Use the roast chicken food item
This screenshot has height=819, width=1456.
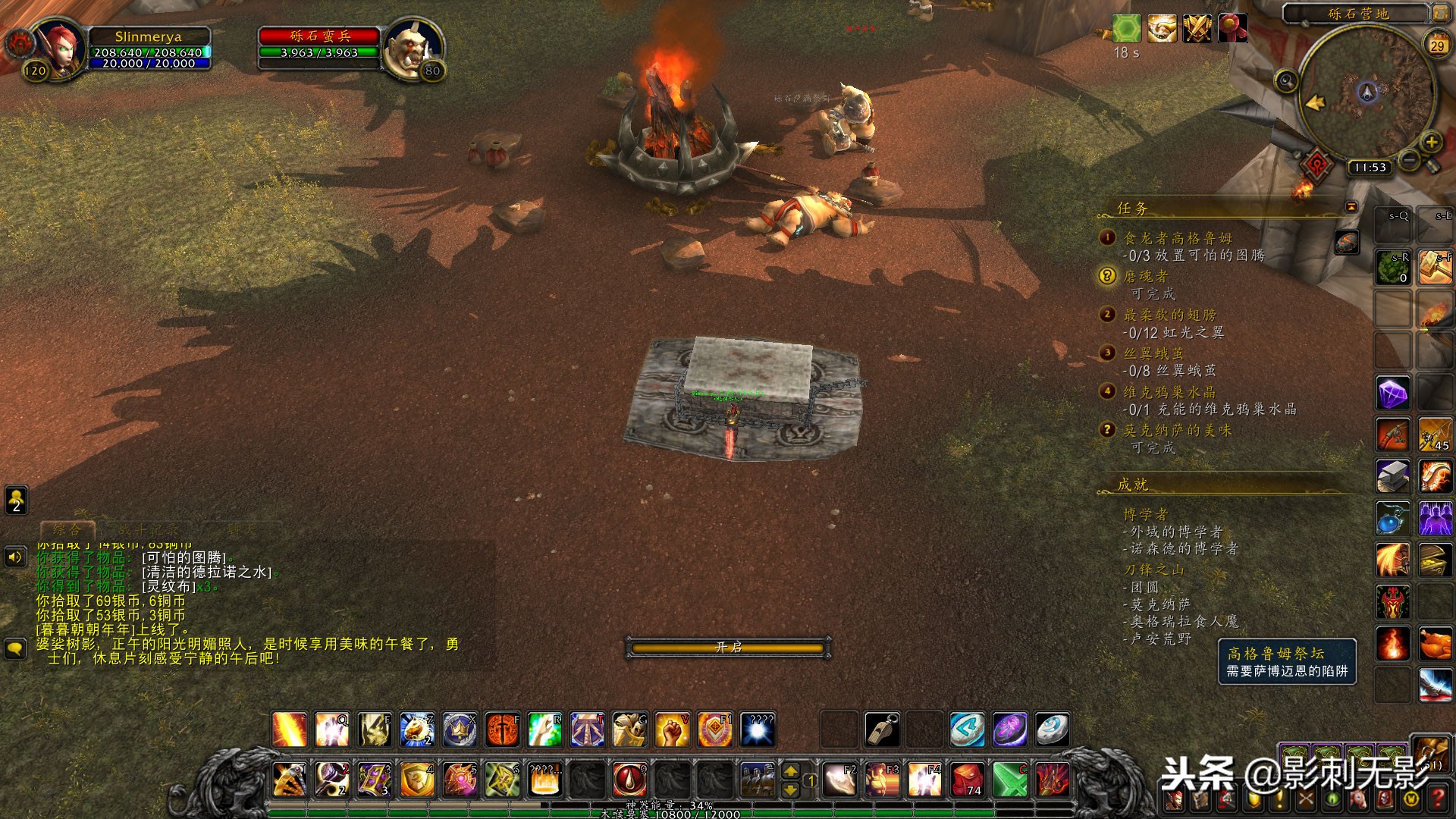click(1435, 643)
